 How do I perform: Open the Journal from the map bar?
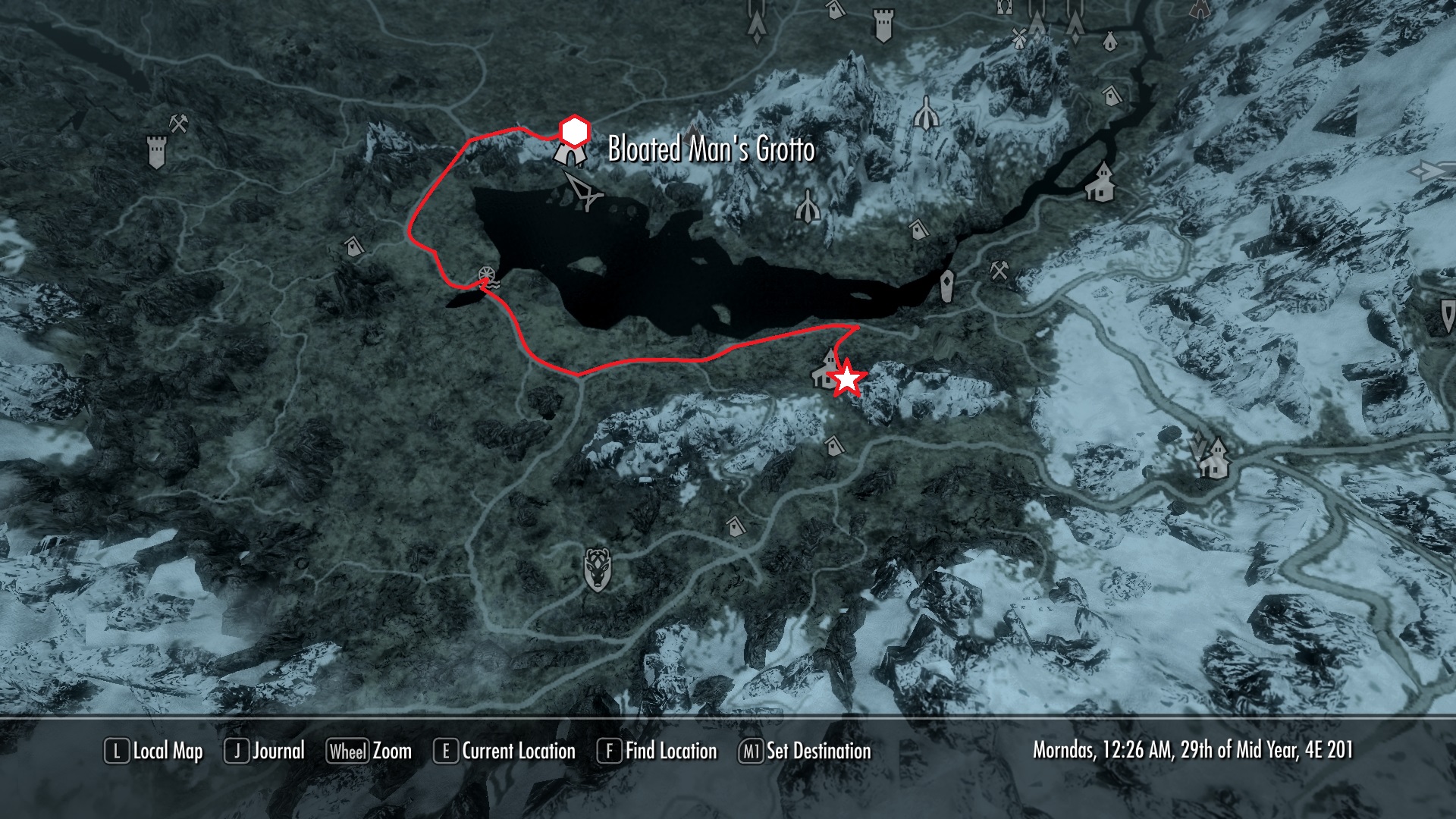click(265, 751)
